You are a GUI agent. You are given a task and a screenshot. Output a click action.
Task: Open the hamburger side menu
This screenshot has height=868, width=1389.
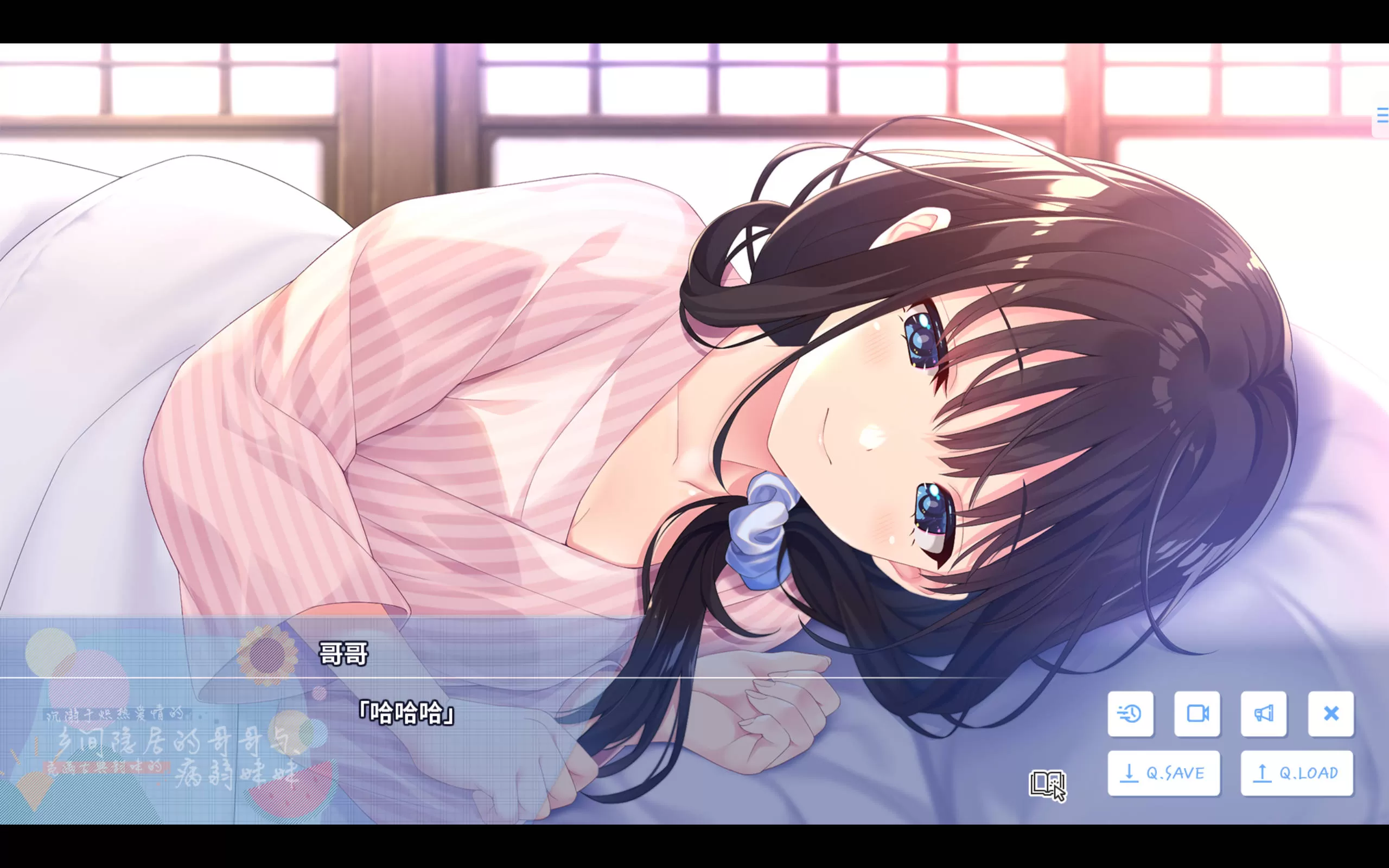pyautogui.click(x=1382, y=116)
